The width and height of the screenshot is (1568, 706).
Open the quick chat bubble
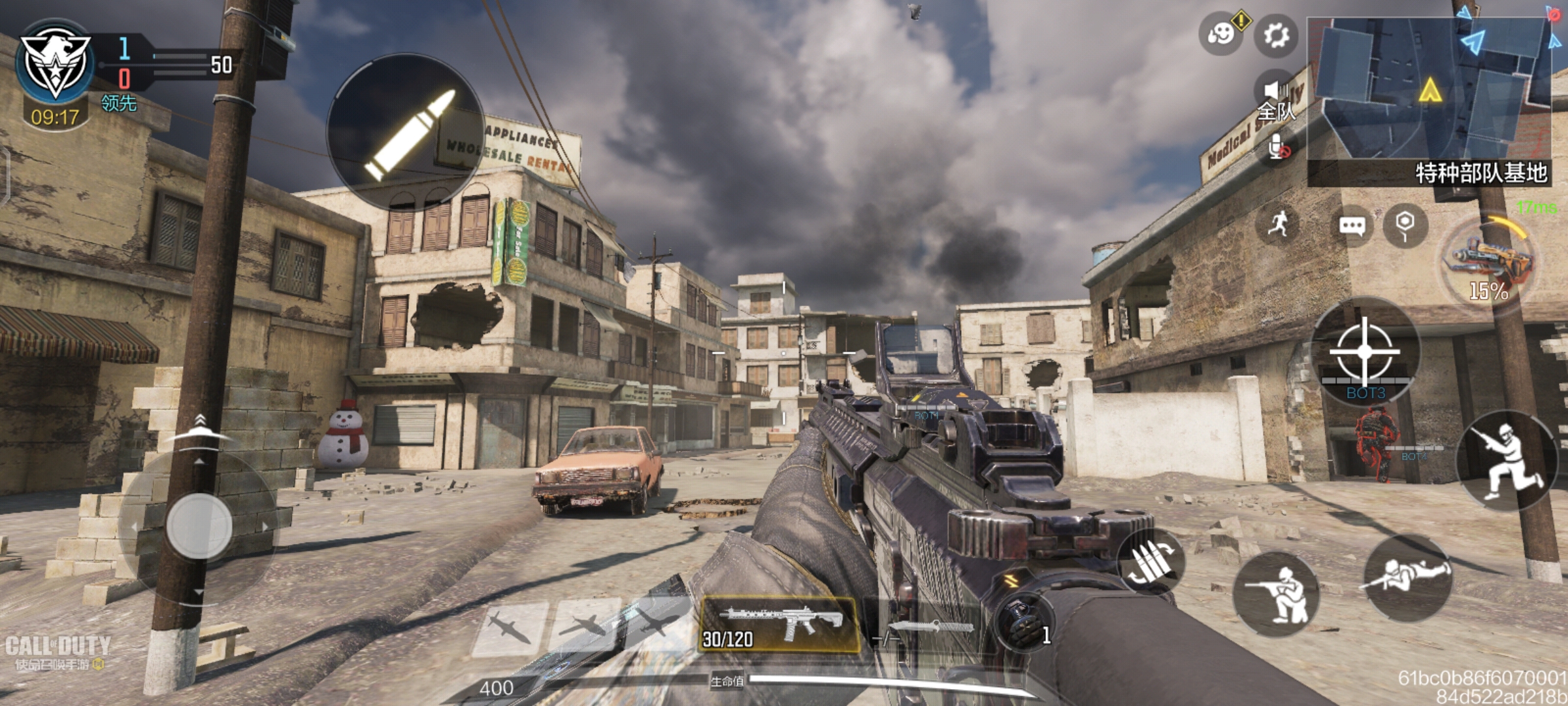[x=1351, y=226]
